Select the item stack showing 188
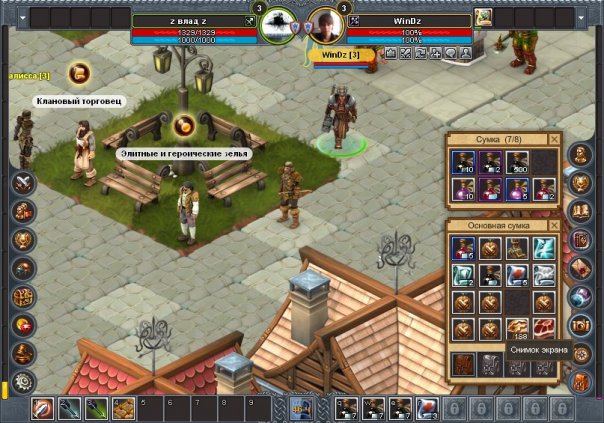604x423 pixels. coord(517,330)
